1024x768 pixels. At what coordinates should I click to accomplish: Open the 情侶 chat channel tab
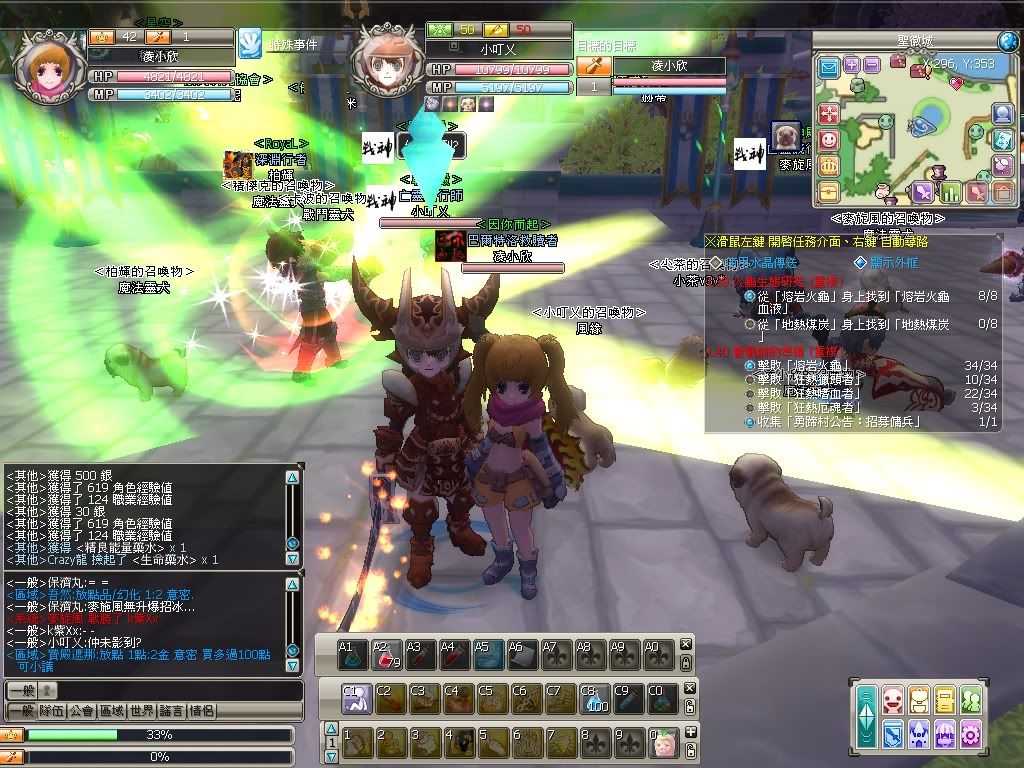(x=201, y=711)
